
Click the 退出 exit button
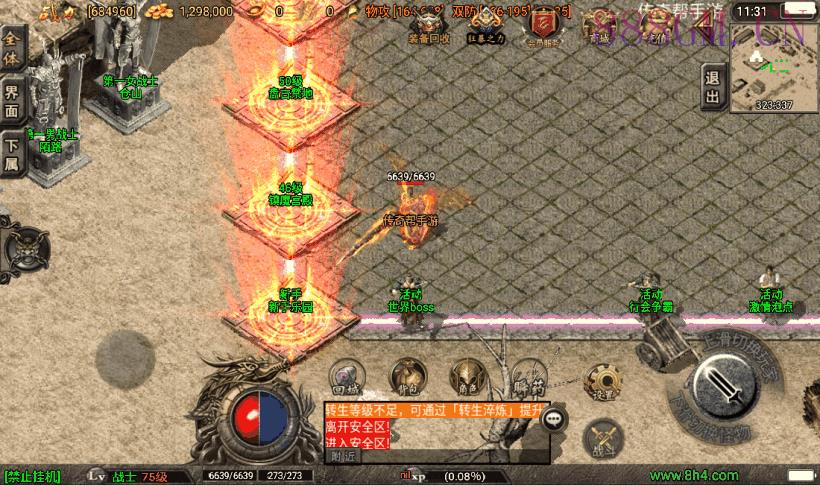(712, 88)
